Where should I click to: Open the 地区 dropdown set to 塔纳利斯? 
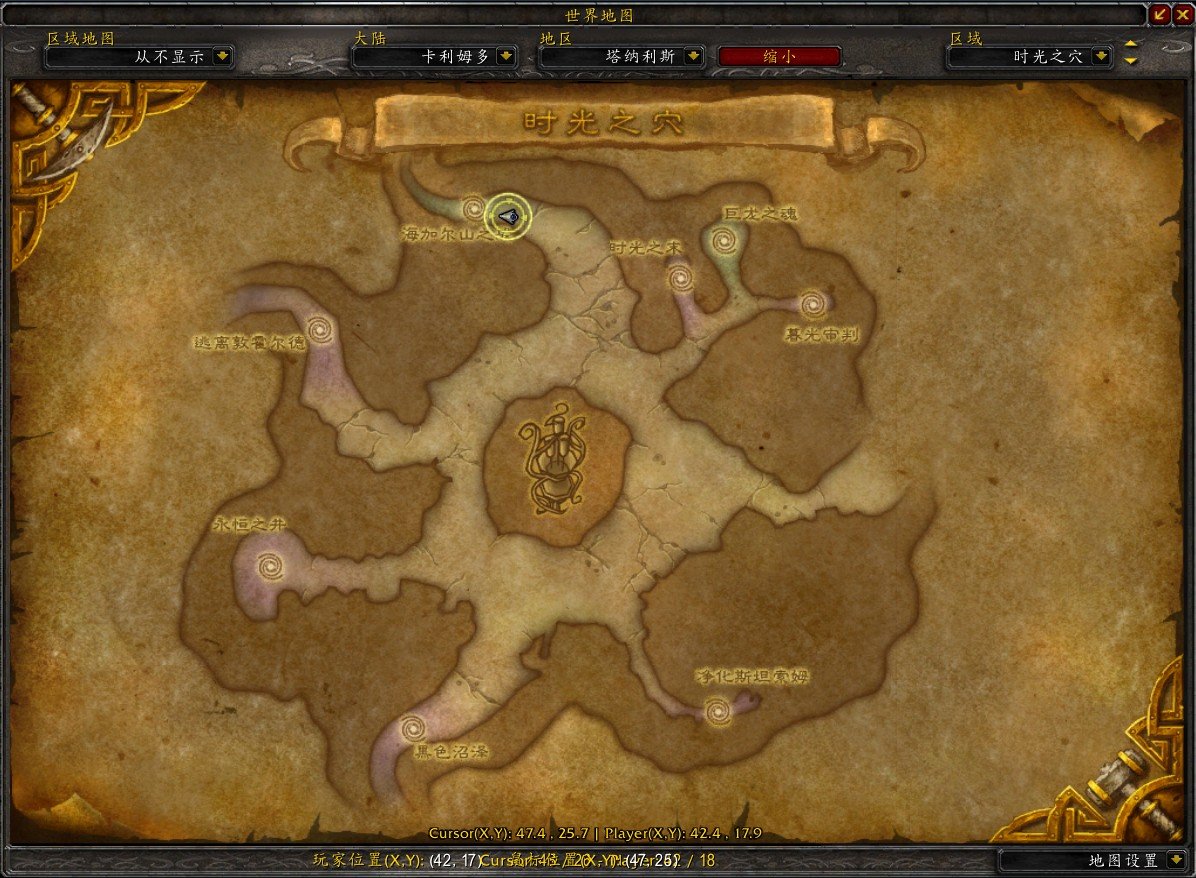point(693,57)
